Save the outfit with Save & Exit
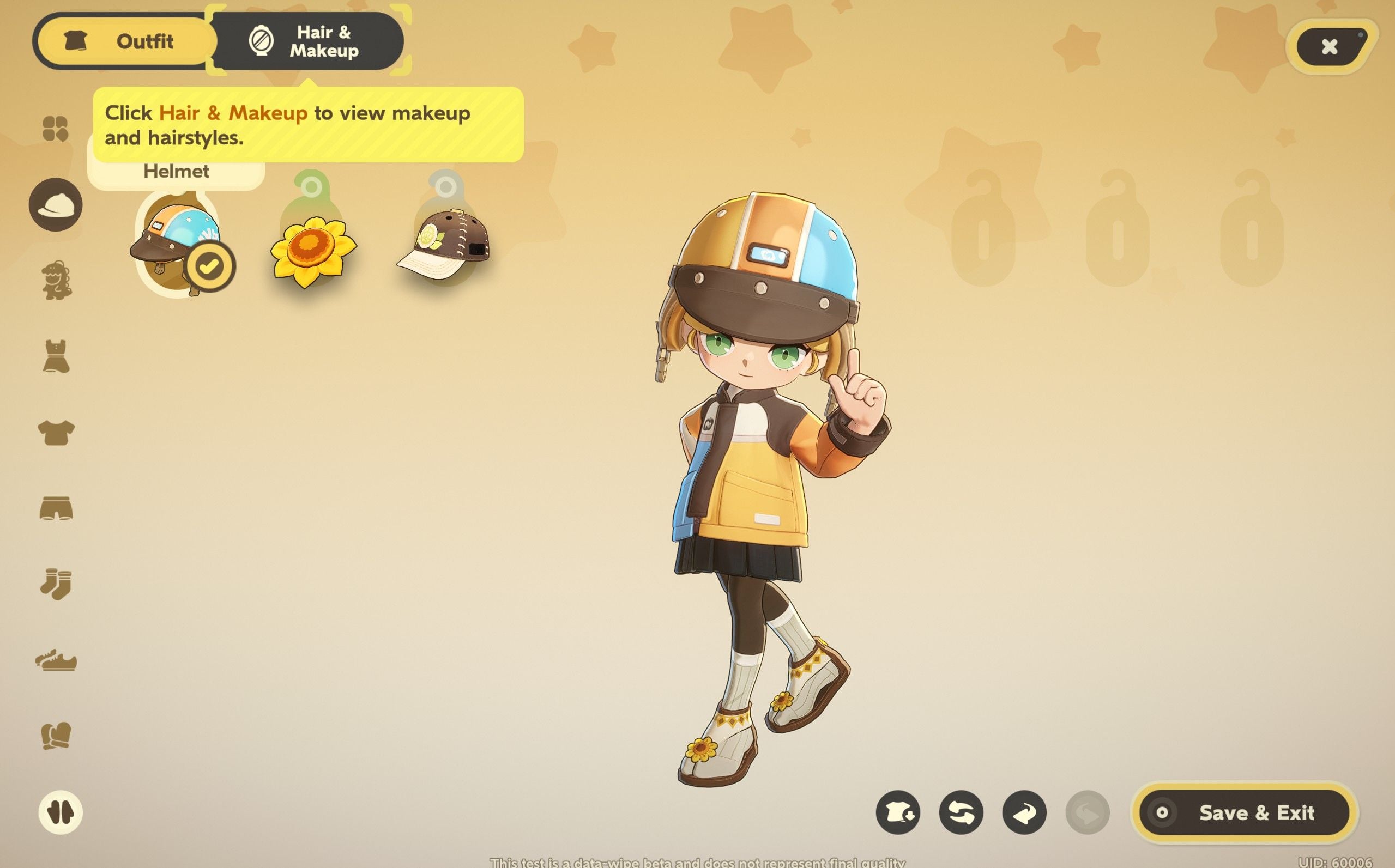Viewport: 1395px width, 868px height. pos(1244,813)
